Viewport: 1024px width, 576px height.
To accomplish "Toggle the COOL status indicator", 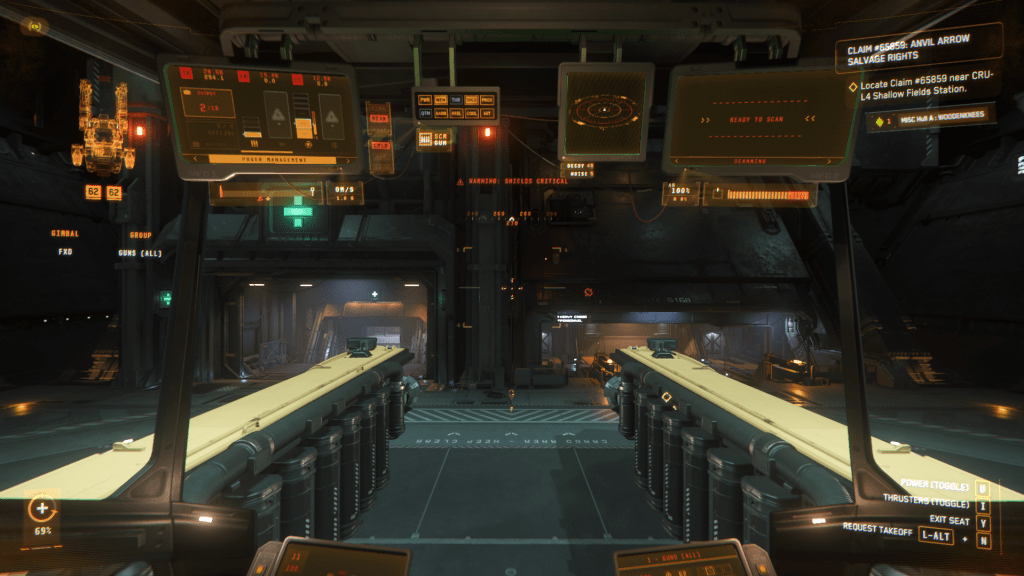I will [x=472, y=113].
